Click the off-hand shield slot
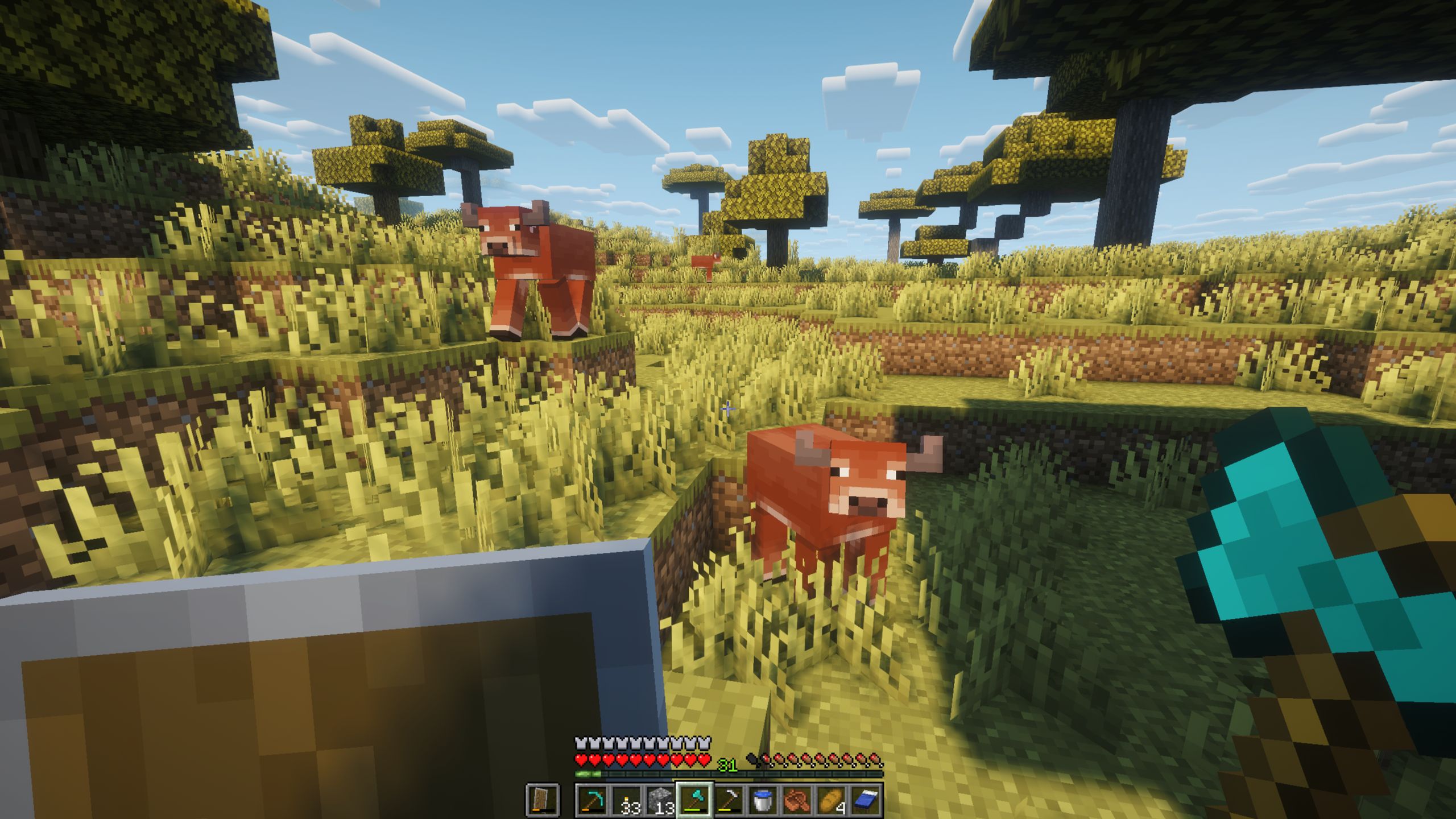 543,800
